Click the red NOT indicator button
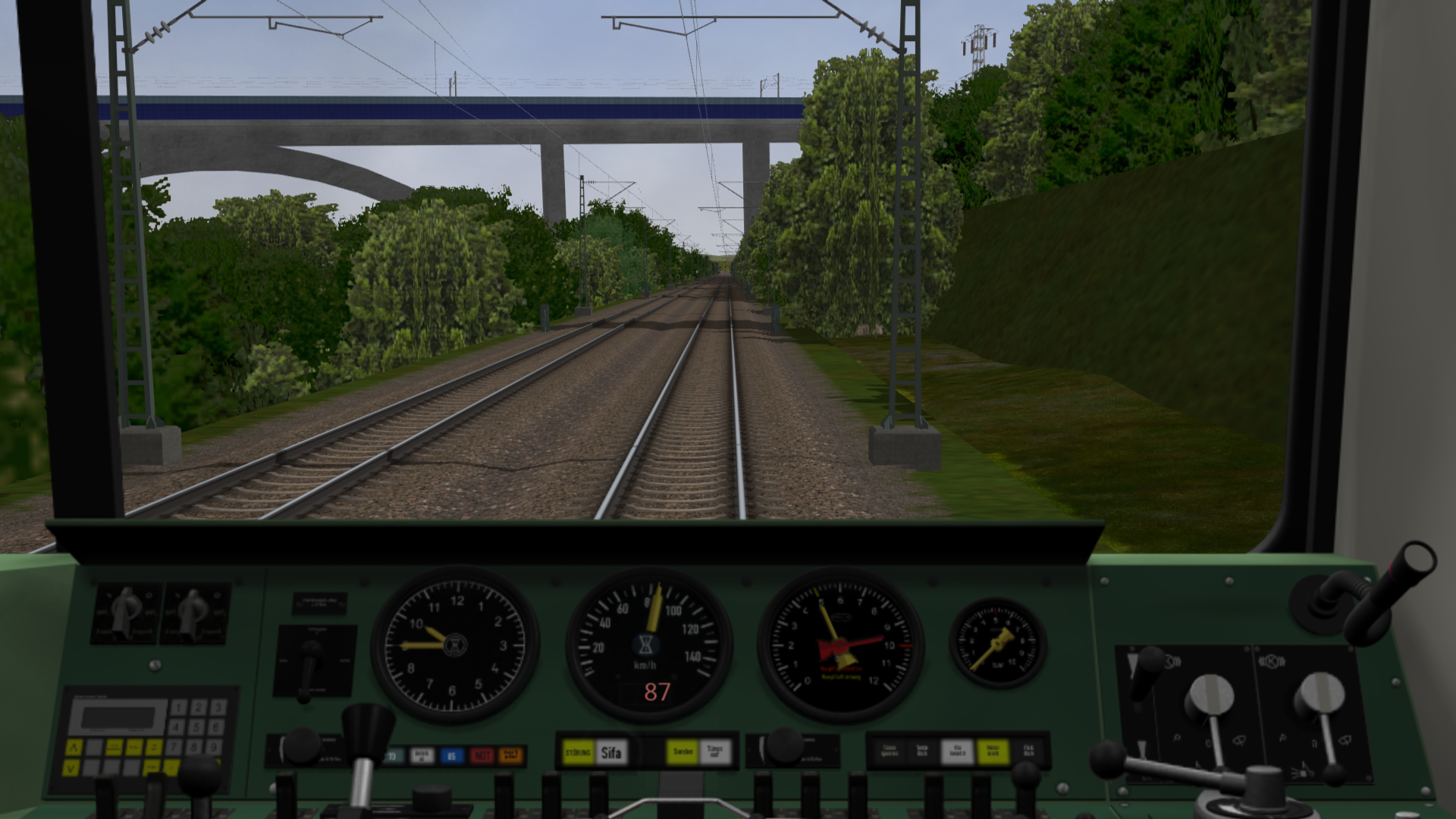The width and height of the screenshot is (1456, 819). click(x=481, y=755)
